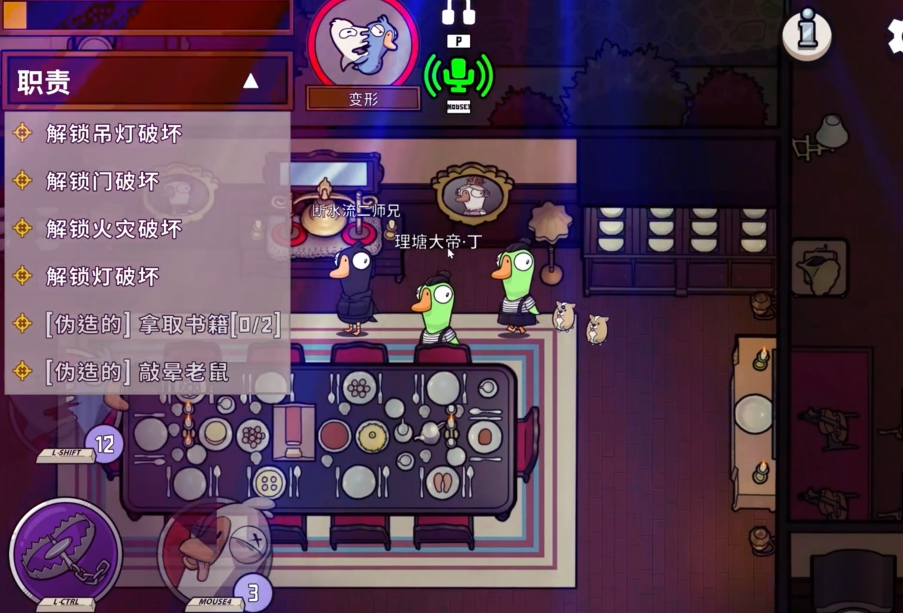Collapse the 职责 task panel arrow
This screenshot has height=613, width=903.
pyautogui.click(x=251, y=82)
